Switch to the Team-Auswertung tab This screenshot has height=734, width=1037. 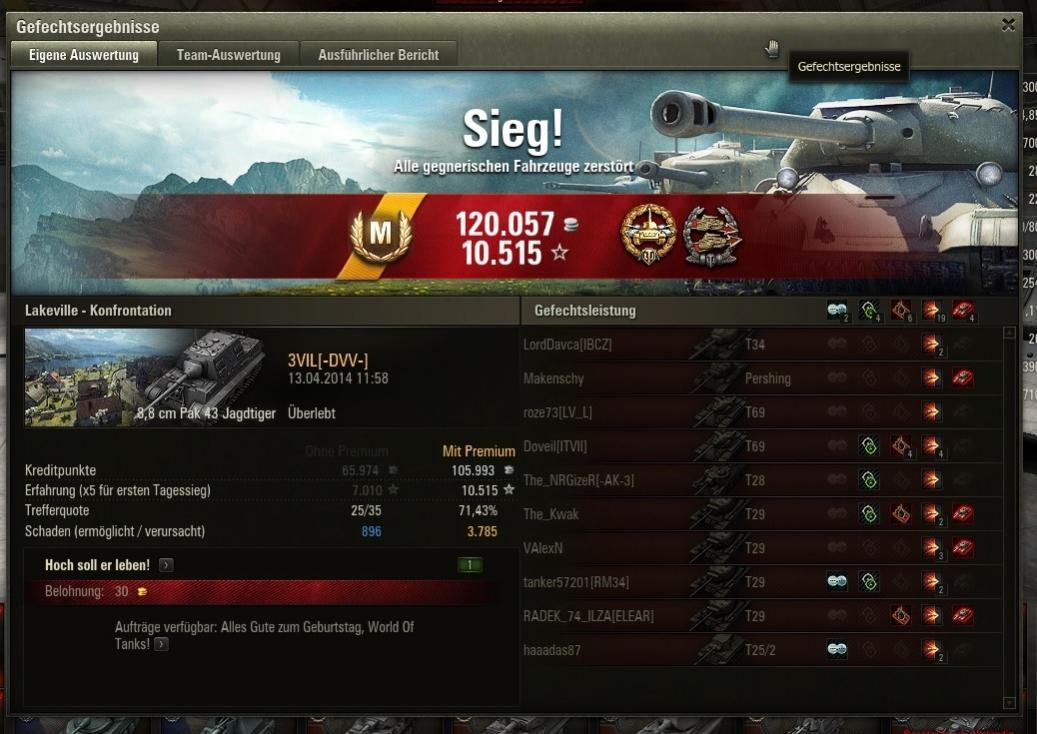[x=228, y=55]
